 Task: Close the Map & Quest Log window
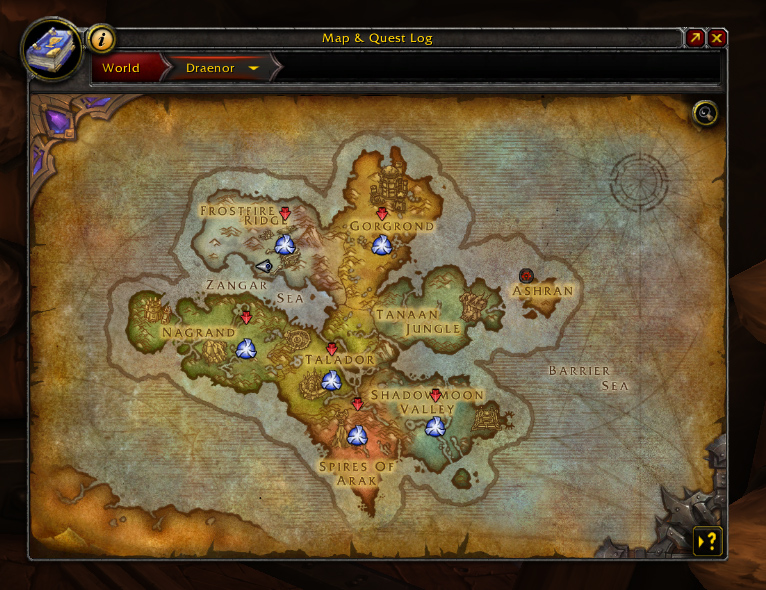click(718, 38)
